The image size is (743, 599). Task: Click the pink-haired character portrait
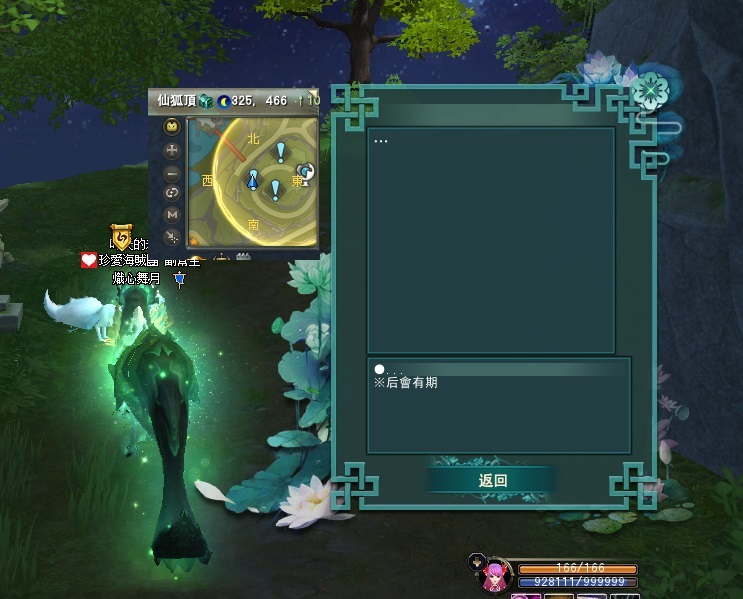(x=497, y=576)
